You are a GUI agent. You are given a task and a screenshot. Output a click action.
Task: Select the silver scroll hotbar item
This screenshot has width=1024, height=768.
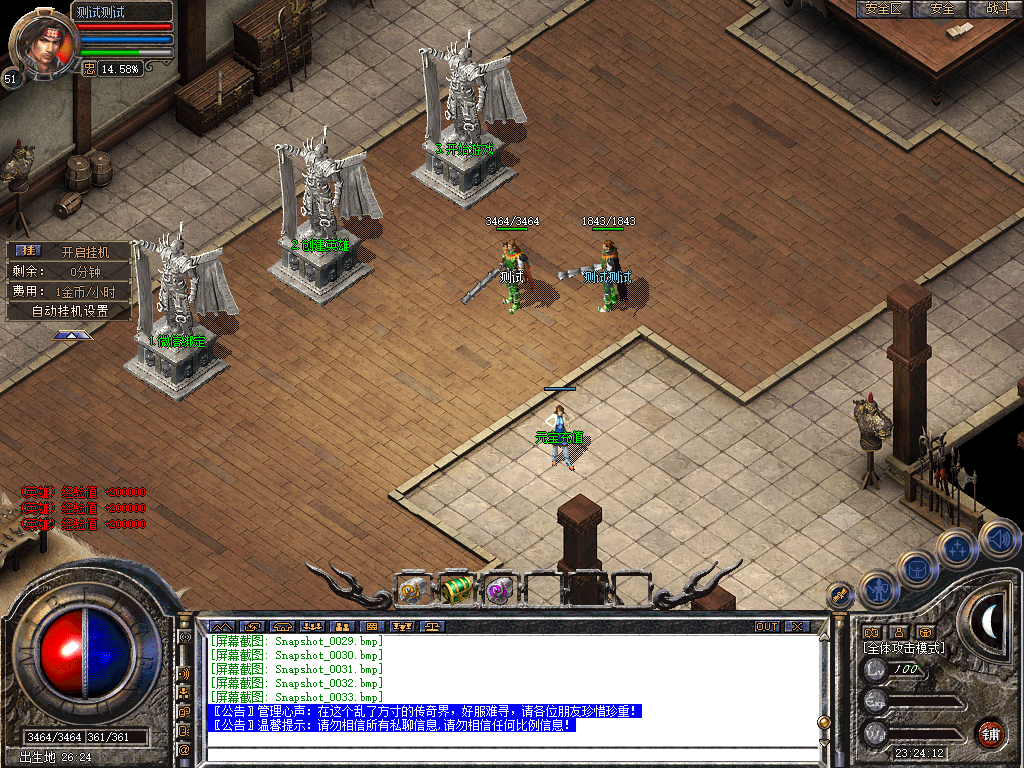[413, 590]
